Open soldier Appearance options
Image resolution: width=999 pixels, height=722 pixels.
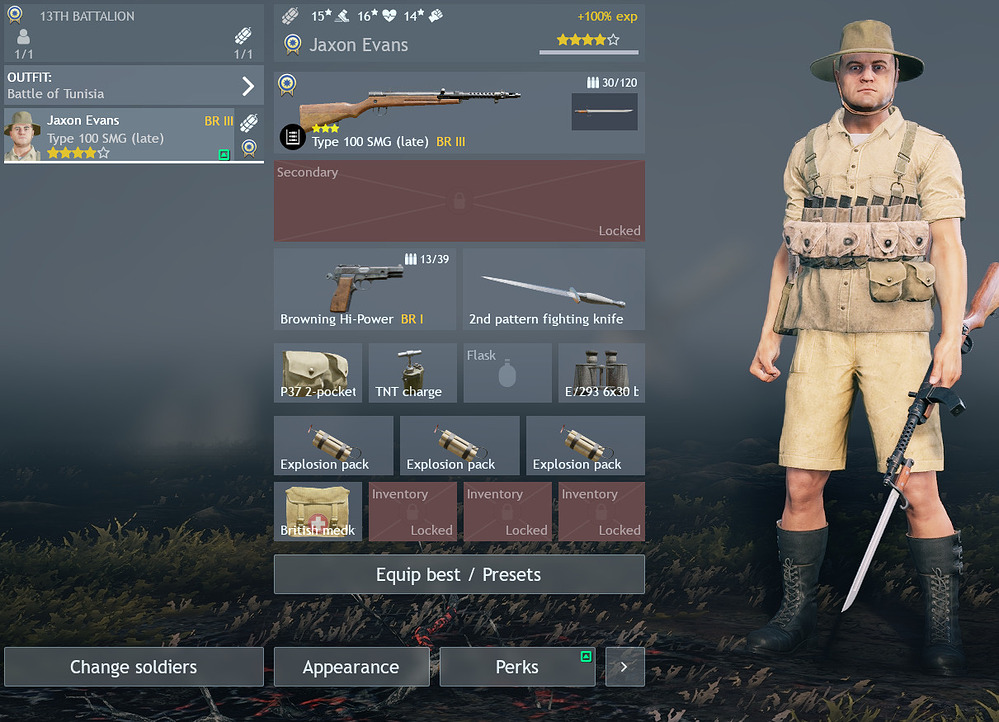[x=351, y=667]
